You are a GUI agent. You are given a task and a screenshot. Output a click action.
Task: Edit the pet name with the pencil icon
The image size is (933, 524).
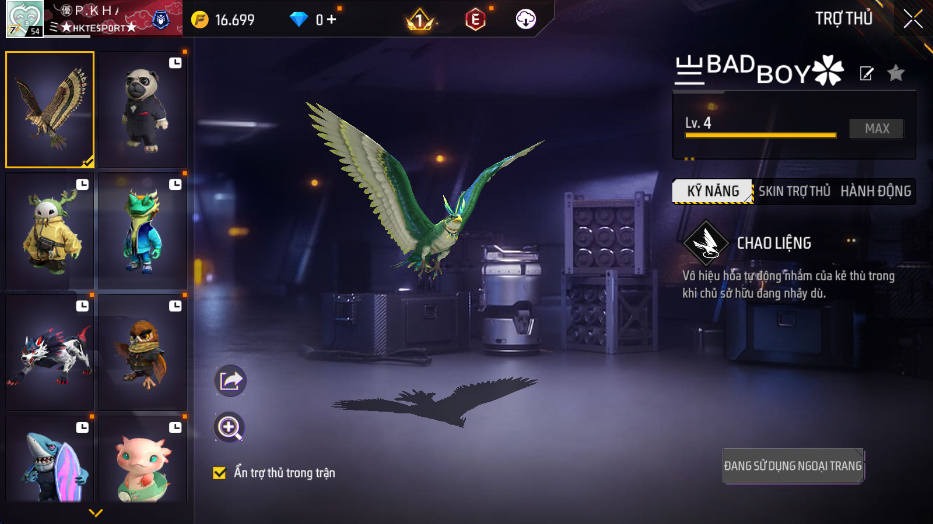tap(867, 73)
